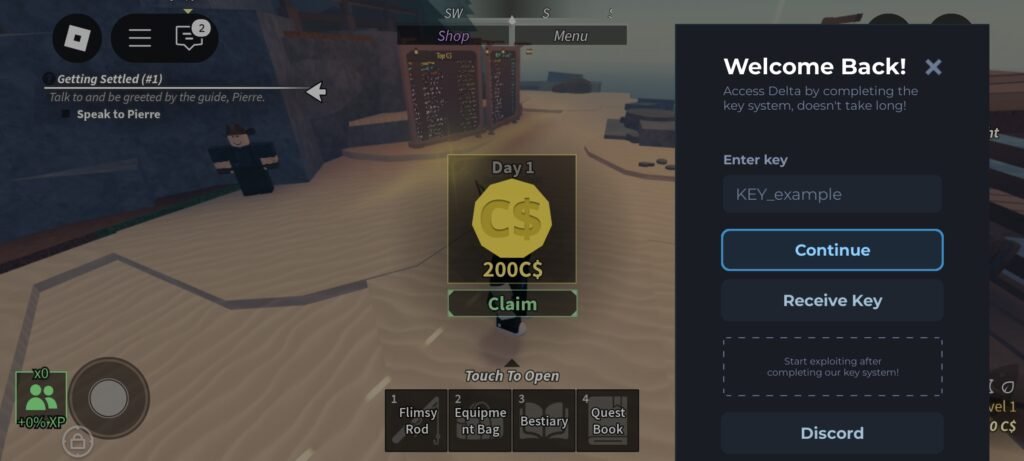
Task: Toggle the padlock icon near the joystick
Action: 78,439
